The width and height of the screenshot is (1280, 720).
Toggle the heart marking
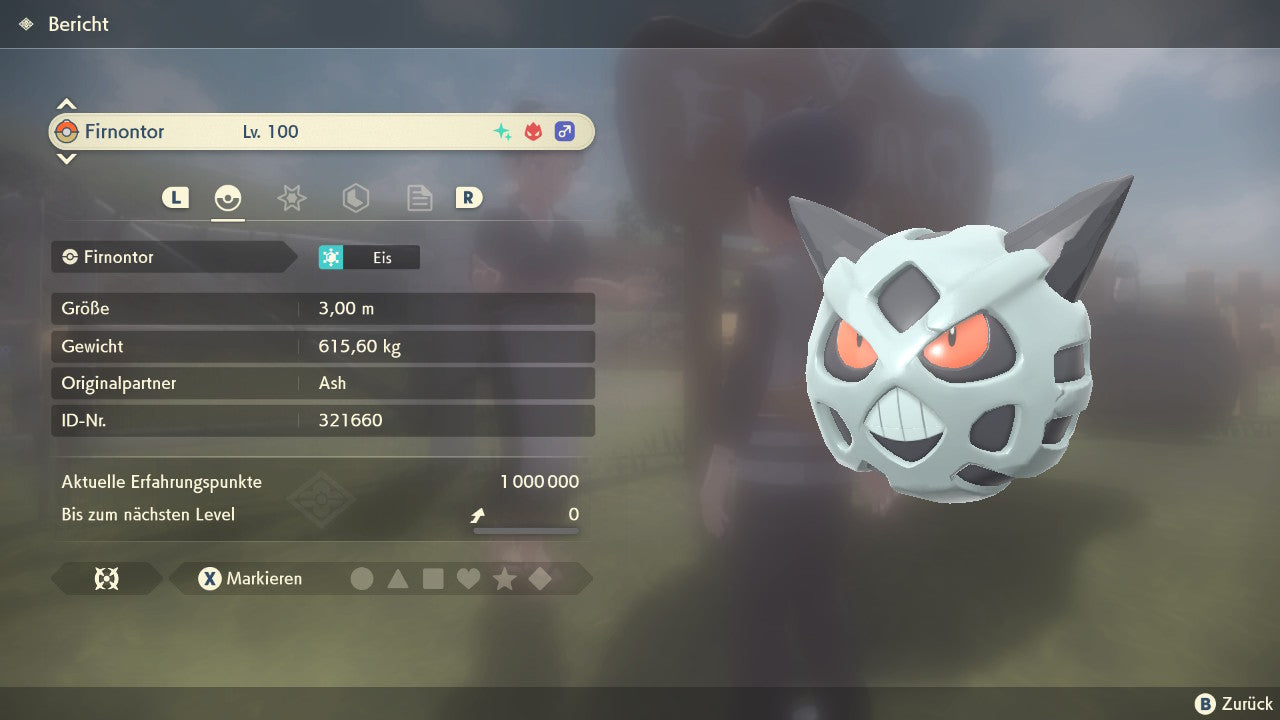point(468,579)
